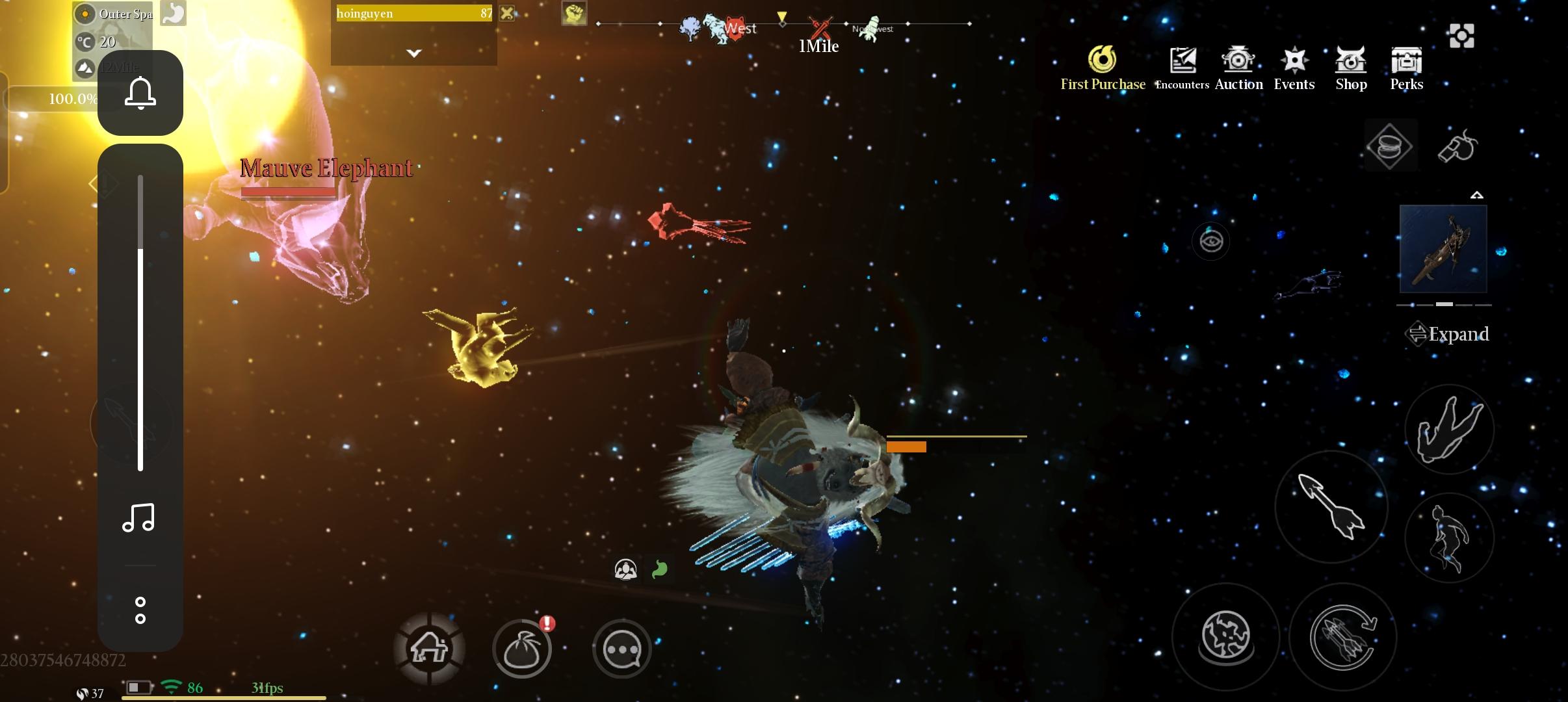The width and height of the screenshot is (1568, 702).
Task: Open the Auction house
Action: [x=1238, y=68]
